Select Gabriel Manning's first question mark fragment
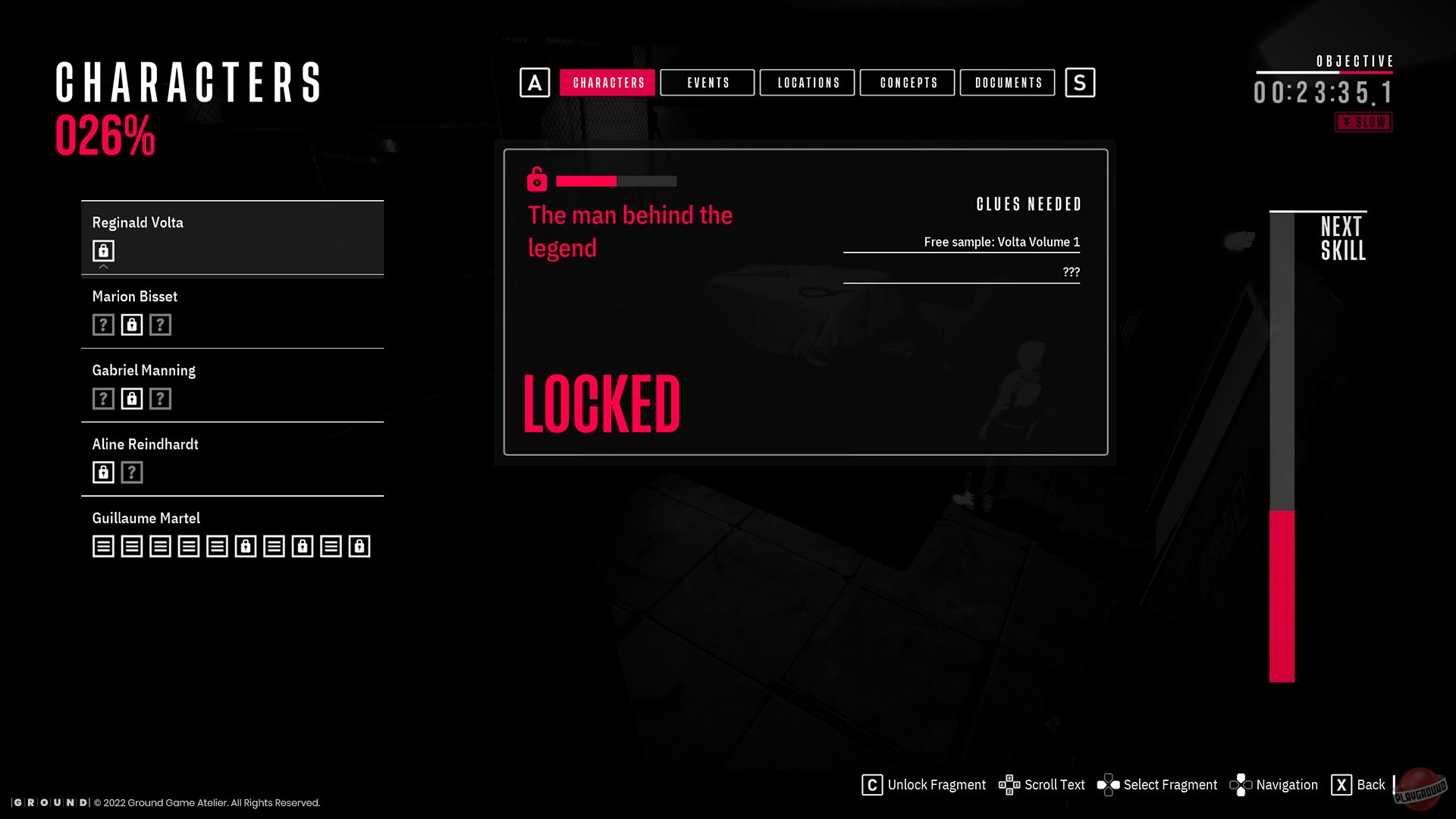Screen dimensions: 1456x819 [103, 397]
